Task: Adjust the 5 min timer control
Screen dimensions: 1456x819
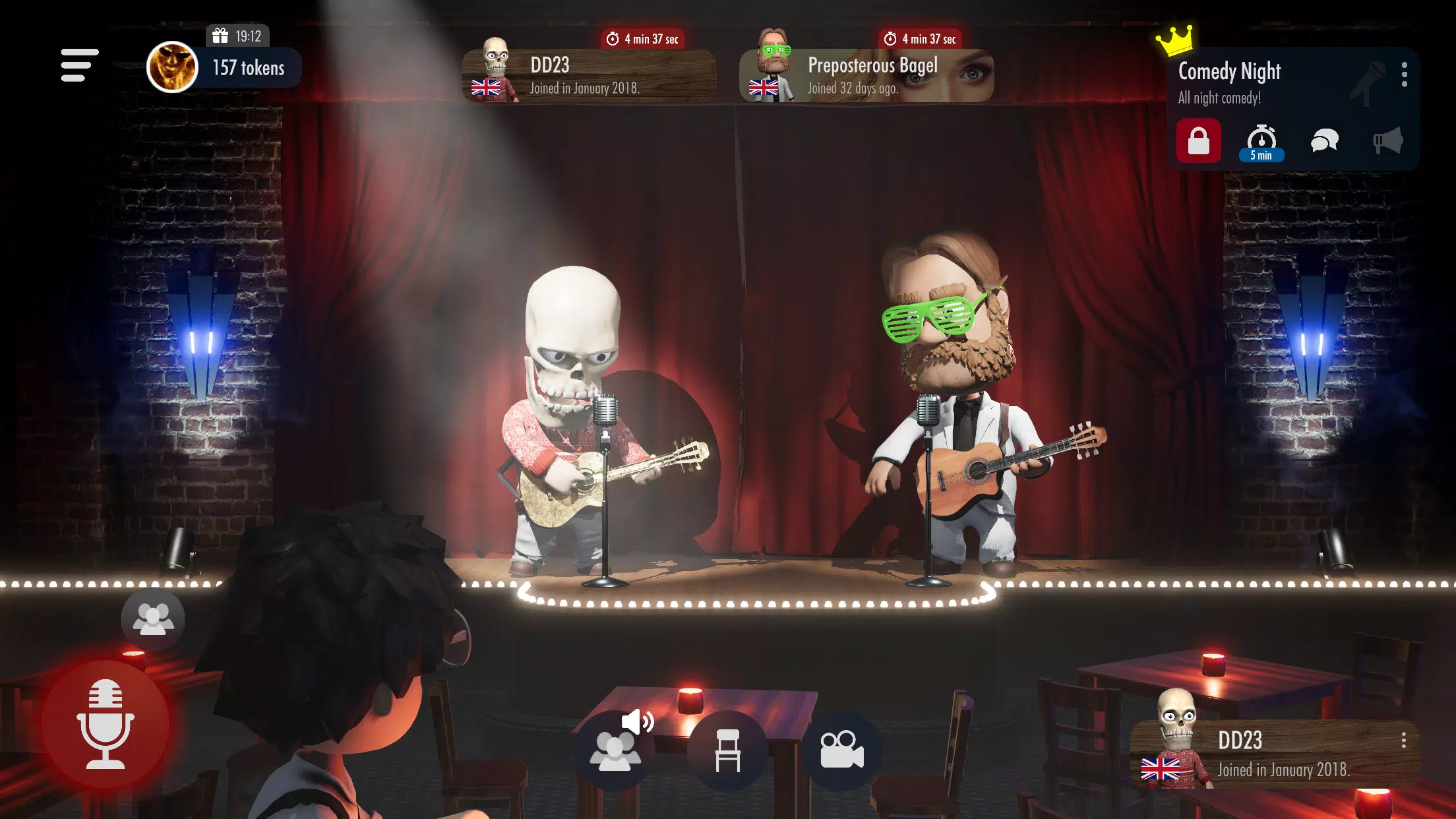Action: point(1261,156)
